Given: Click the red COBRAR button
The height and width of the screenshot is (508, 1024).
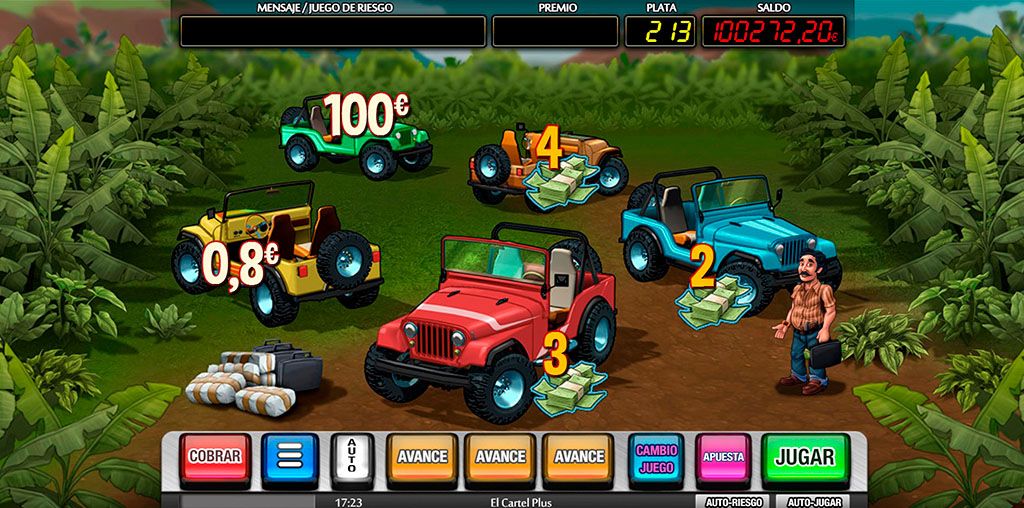Looking at the screenshot, I should [x=215, y=457].
